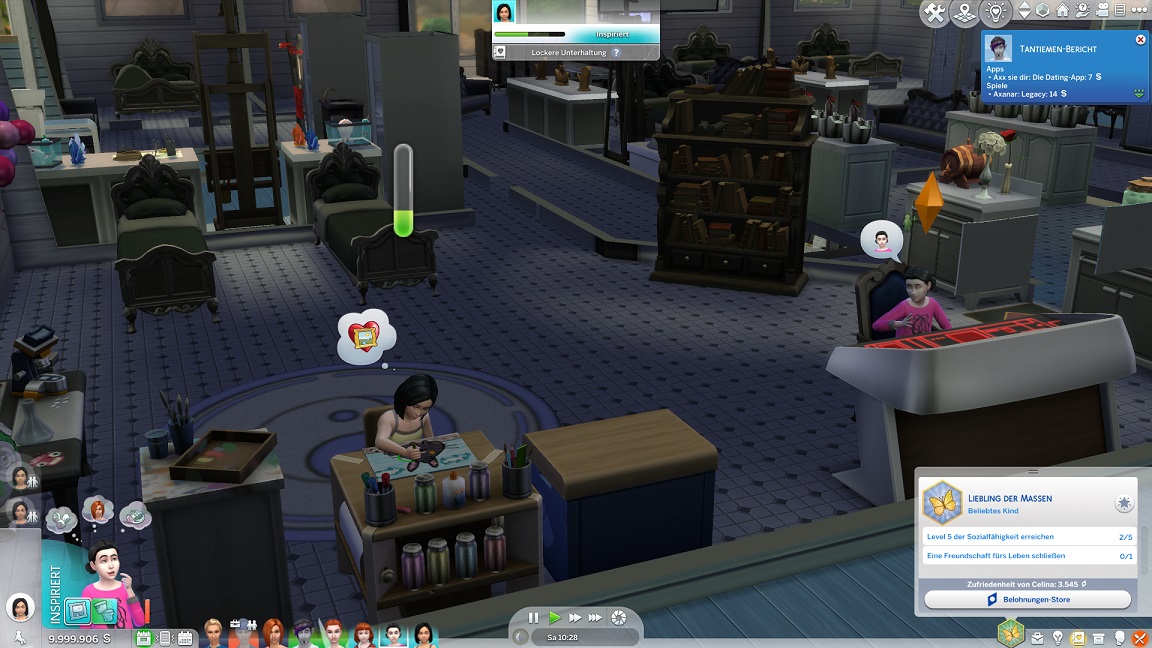Set game speed to normal play
Viewport: 1152px width, 648px height.
coord(555,618)
